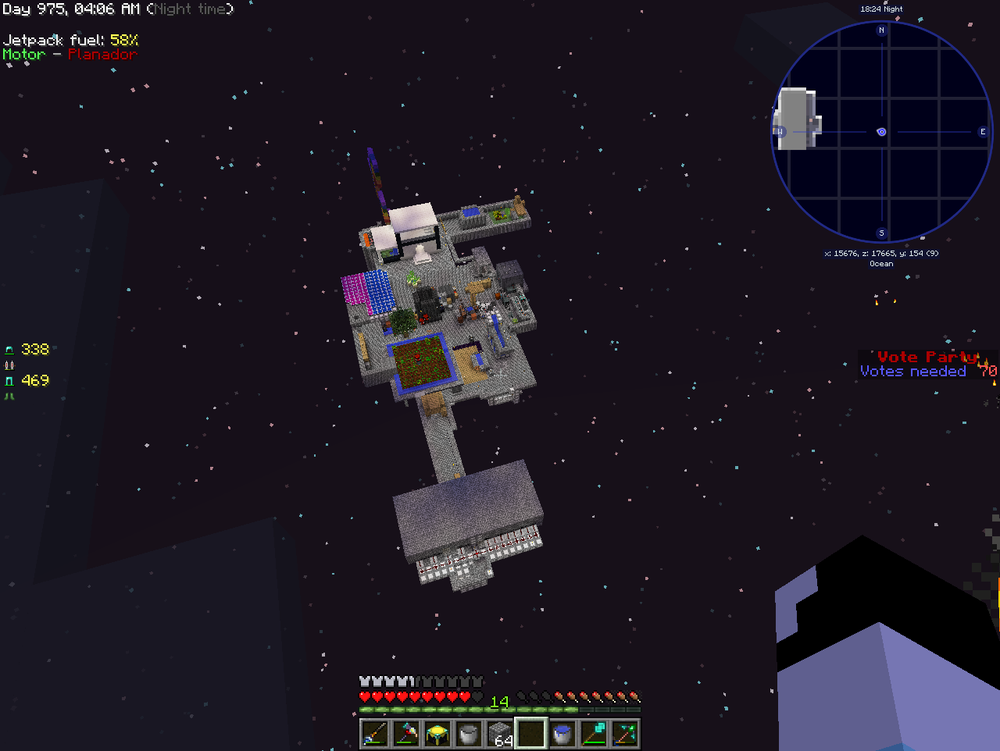Click the N compass marker on minimap
This screenshot has height=751, width=1000.
pos(881,30)
